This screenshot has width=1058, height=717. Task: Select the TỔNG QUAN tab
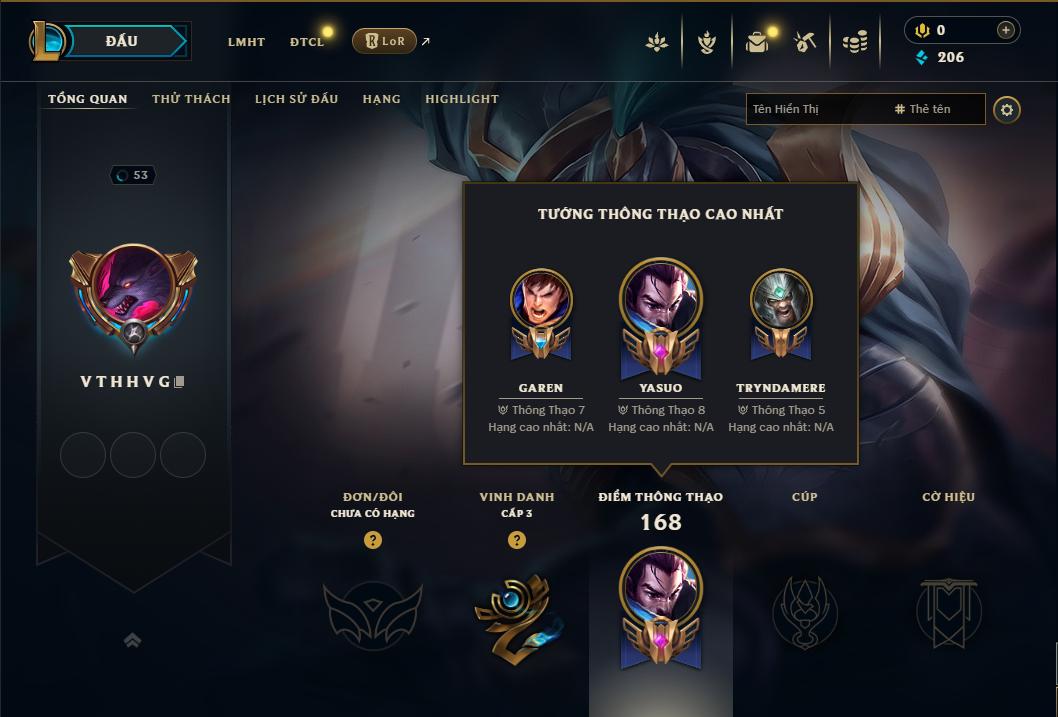pos(88,99)
